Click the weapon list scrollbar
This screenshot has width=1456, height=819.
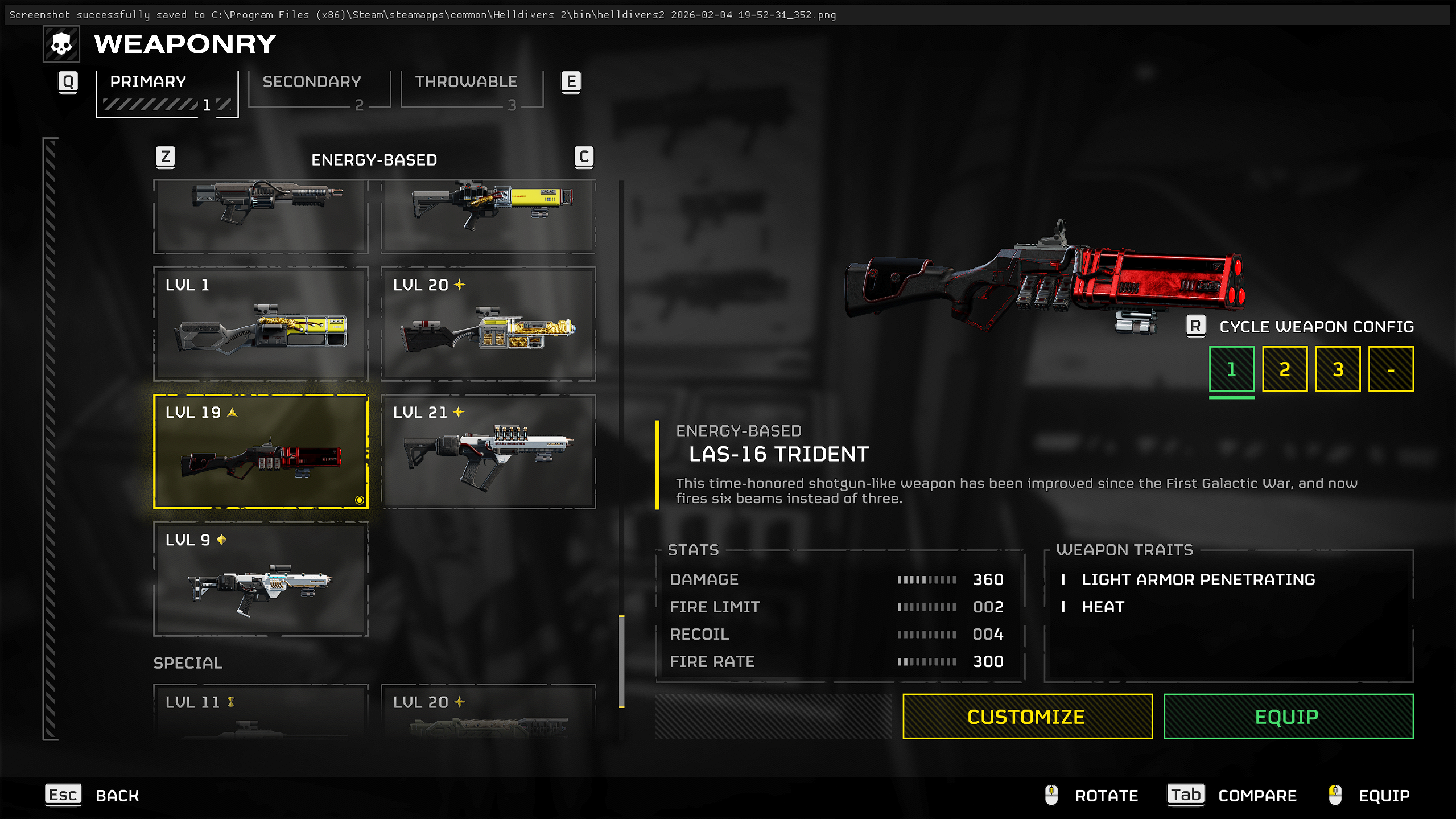pyautogui.click(x=621, y=660)
